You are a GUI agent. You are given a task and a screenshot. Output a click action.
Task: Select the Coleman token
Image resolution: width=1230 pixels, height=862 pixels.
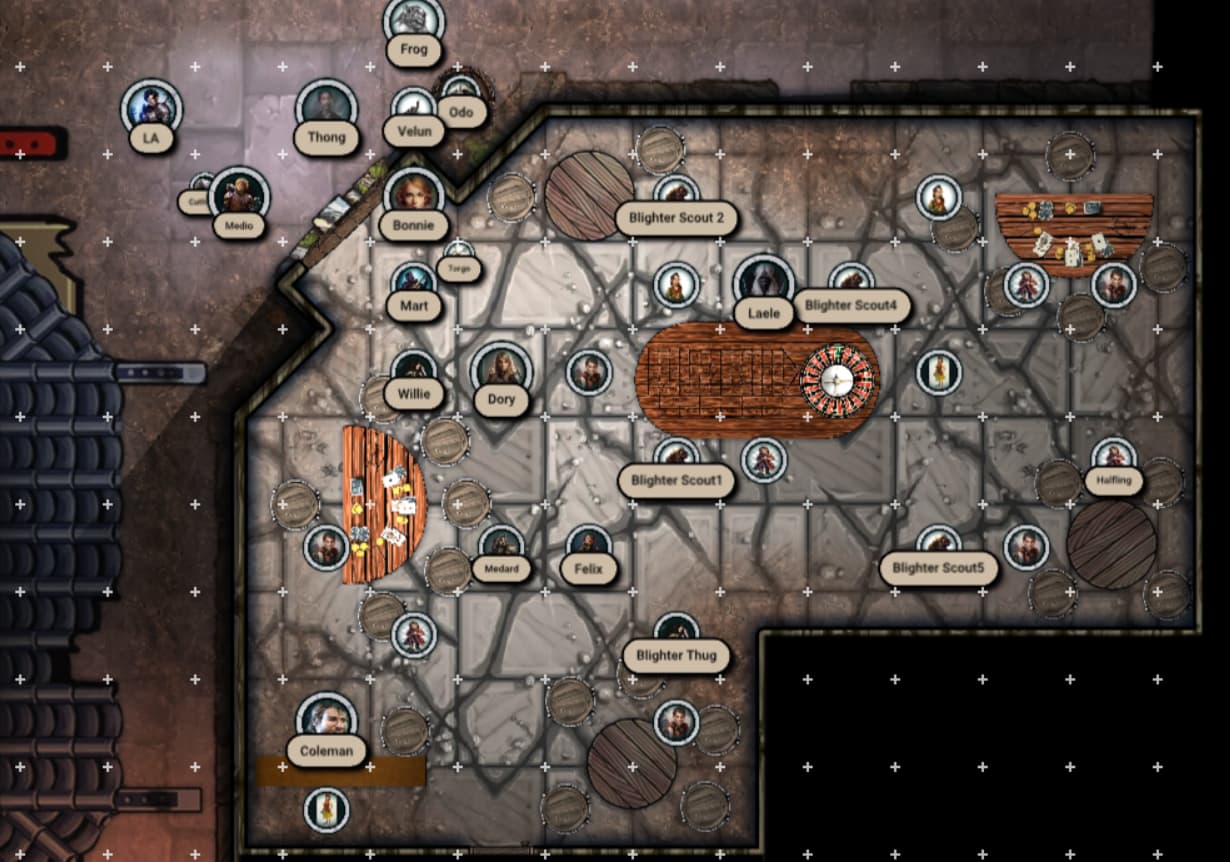click(326, 721)
